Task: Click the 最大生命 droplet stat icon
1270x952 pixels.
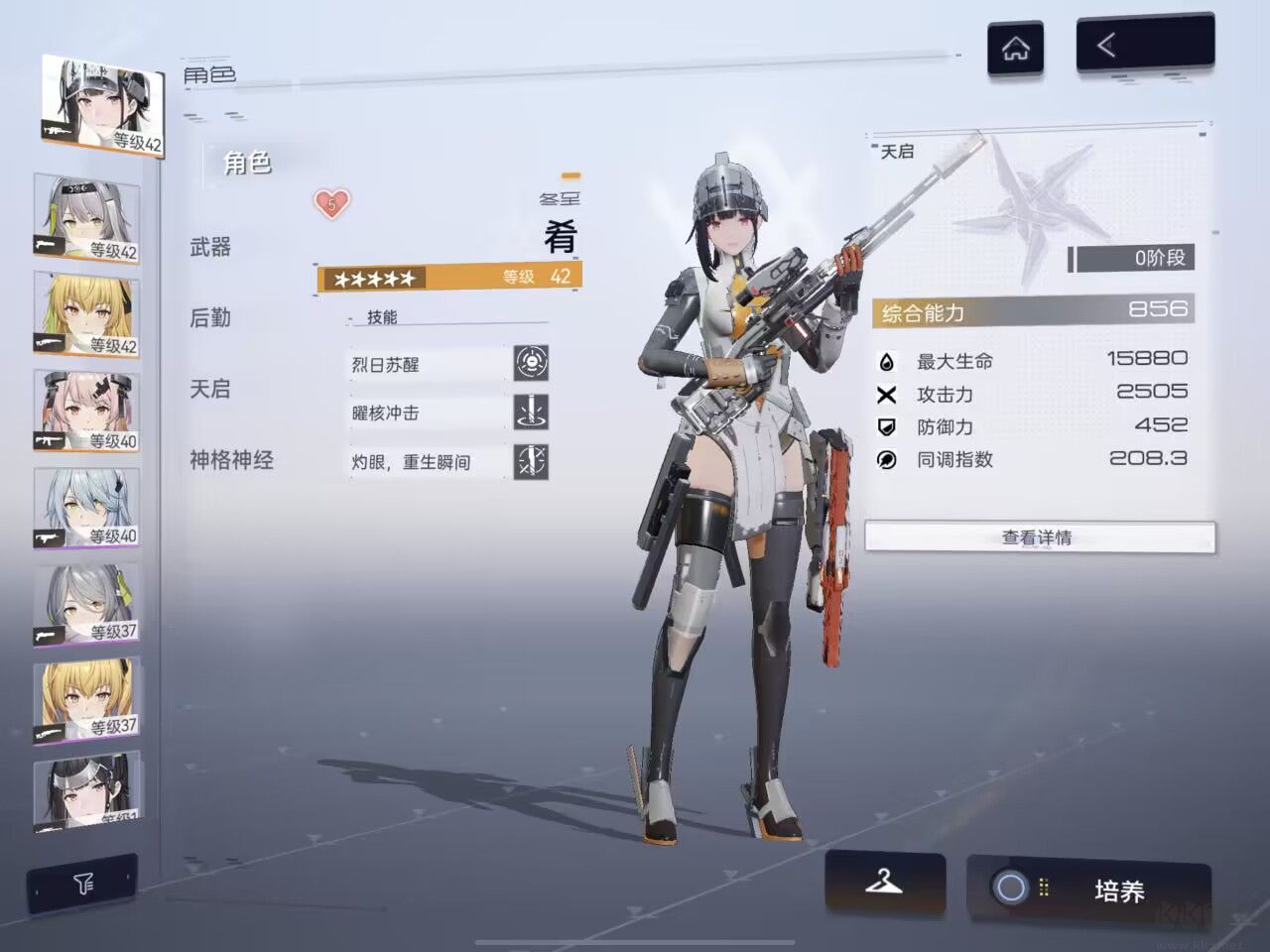Action: (886, 361)
